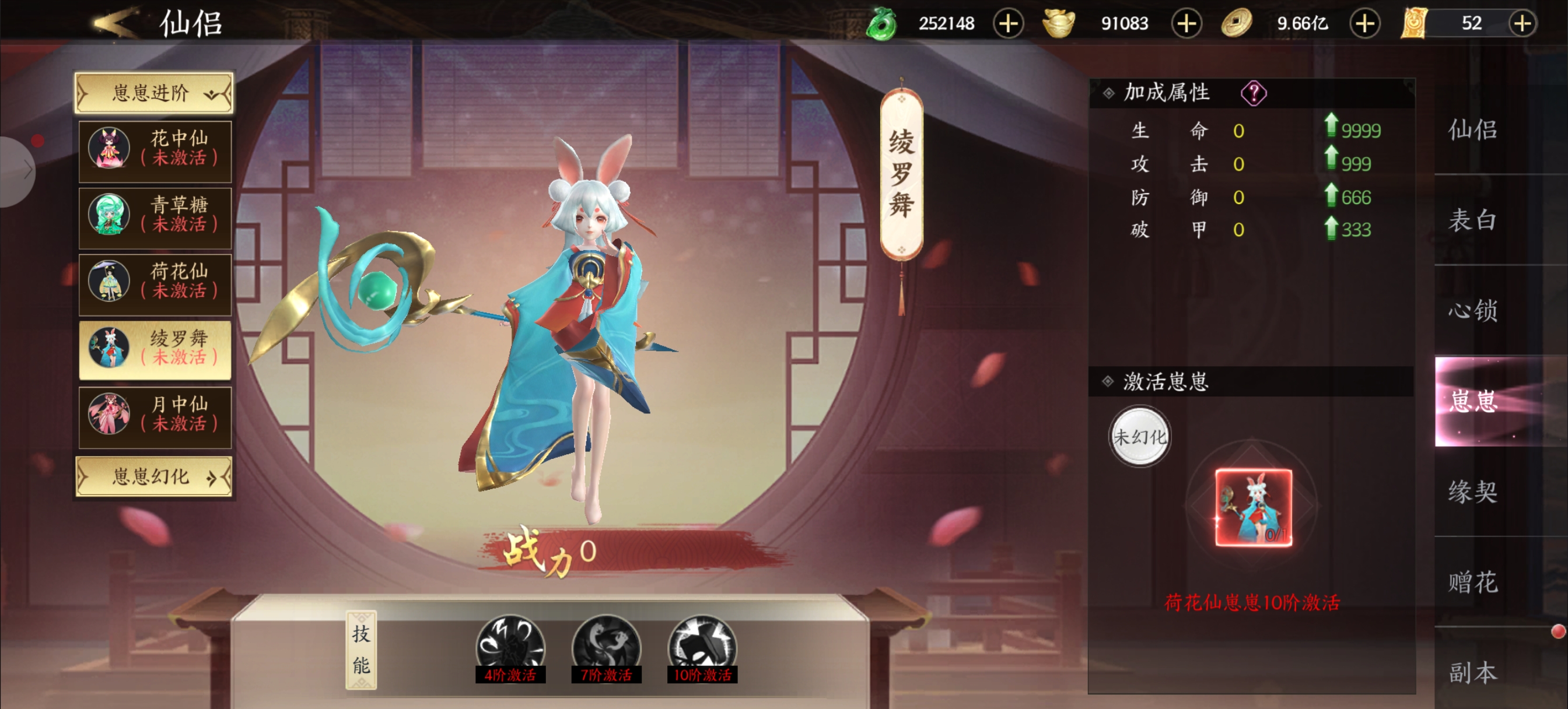Open the 加成属性 help question mark
This screenshot has width=1568, height=709.
pos(1254,93)
